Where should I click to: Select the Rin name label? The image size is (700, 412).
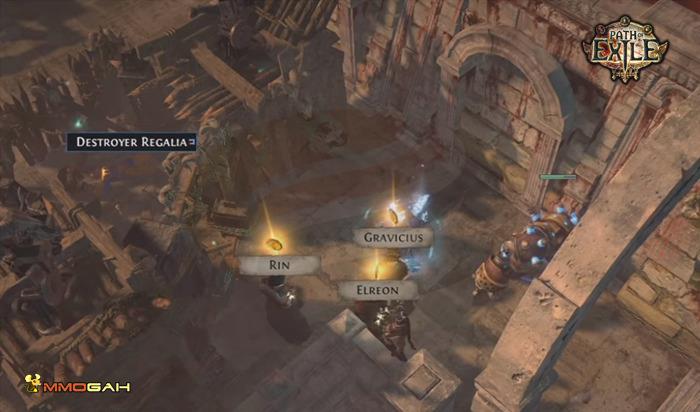(x=279, y=265)
